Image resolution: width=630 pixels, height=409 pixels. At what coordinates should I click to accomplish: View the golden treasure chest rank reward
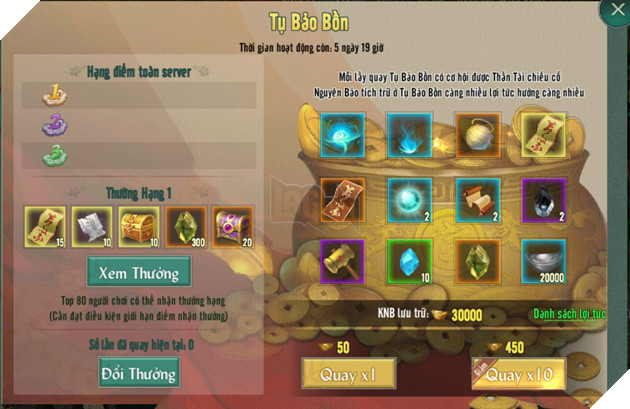pos(139,225)
